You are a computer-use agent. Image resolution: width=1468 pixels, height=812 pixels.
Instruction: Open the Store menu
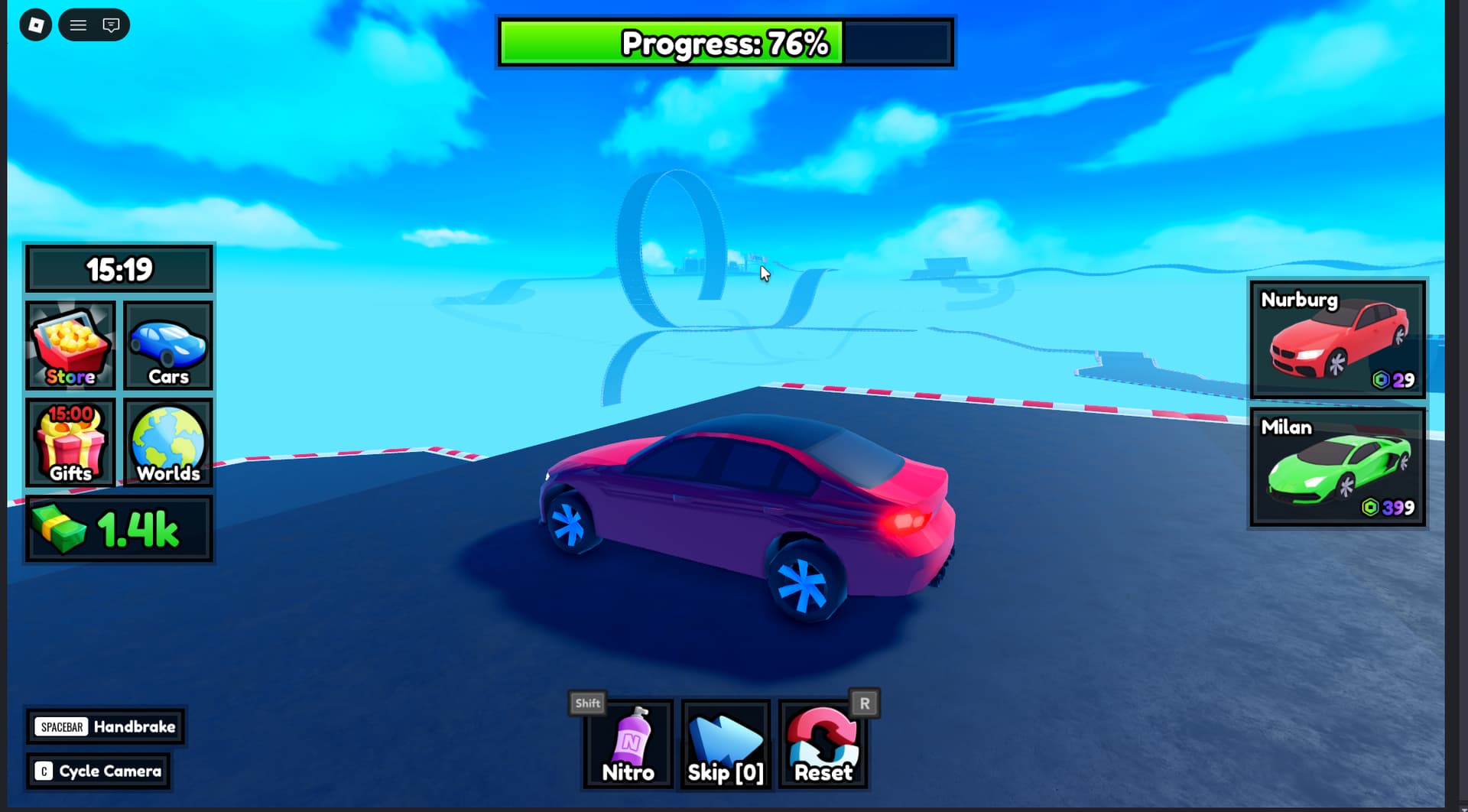pyautogui.click(x=70, y=346)
